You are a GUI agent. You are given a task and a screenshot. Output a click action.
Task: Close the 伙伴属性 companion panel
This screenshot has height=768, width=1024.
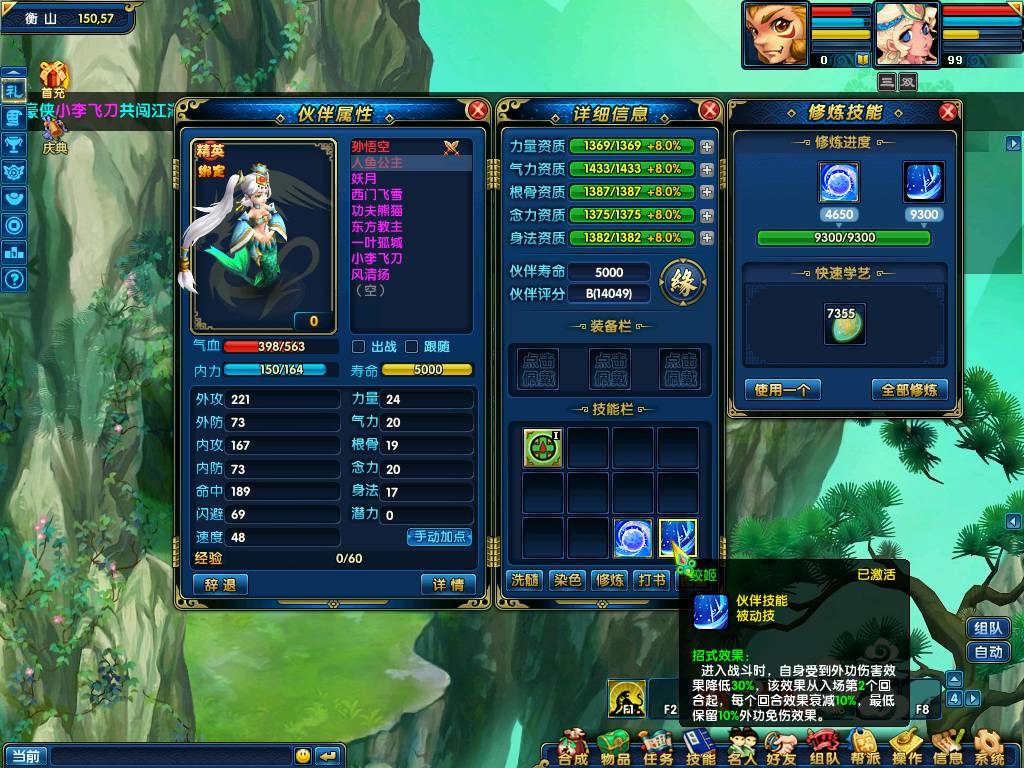478,110
